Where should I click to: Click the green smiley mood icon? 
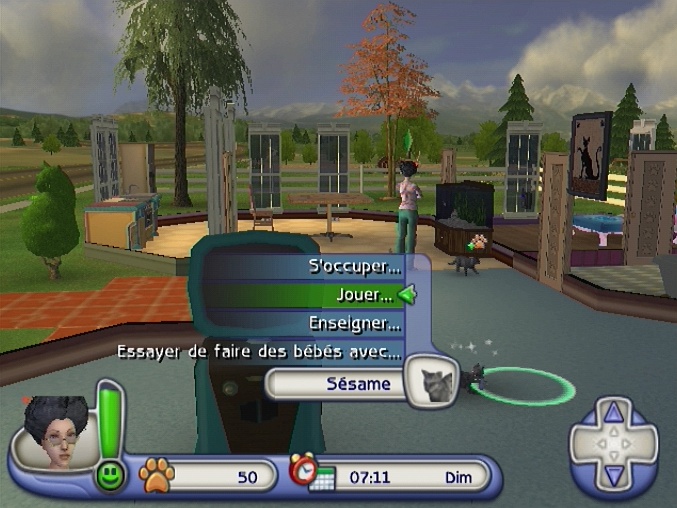tap(110, 475)
